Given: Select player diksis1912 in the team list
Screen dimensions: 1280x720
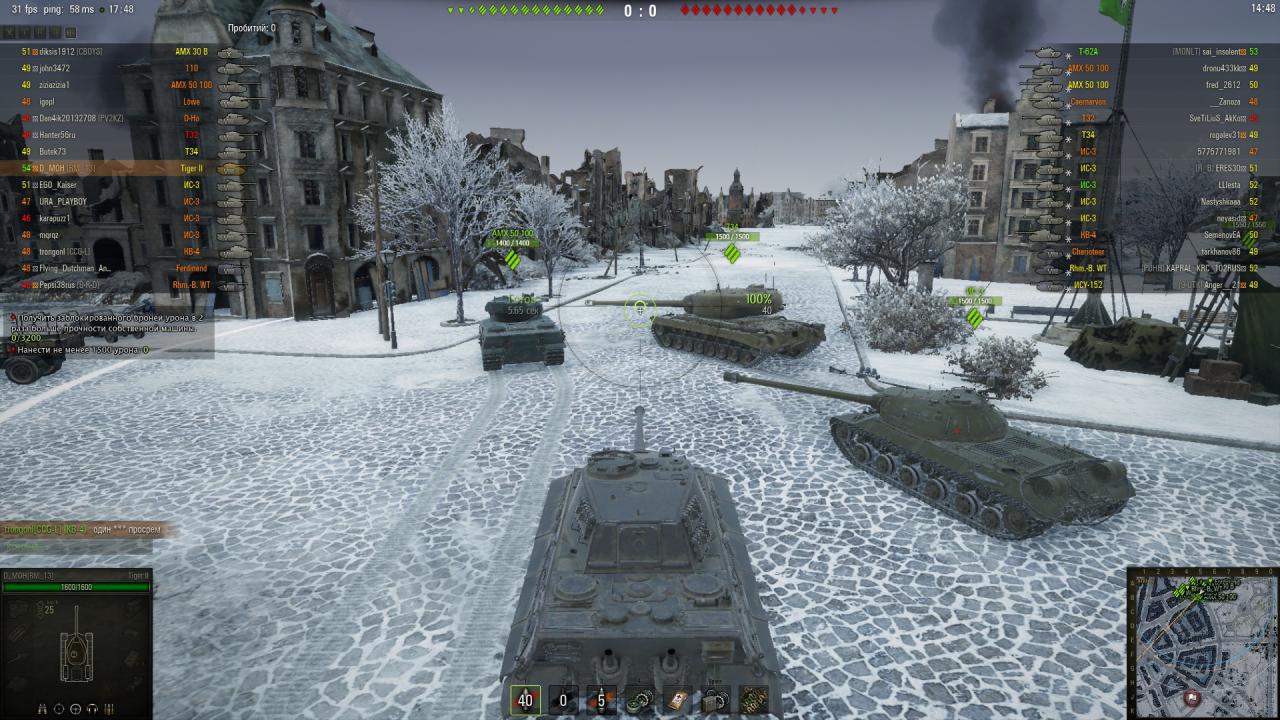Looking at the screenshot, I should (70, 51).
